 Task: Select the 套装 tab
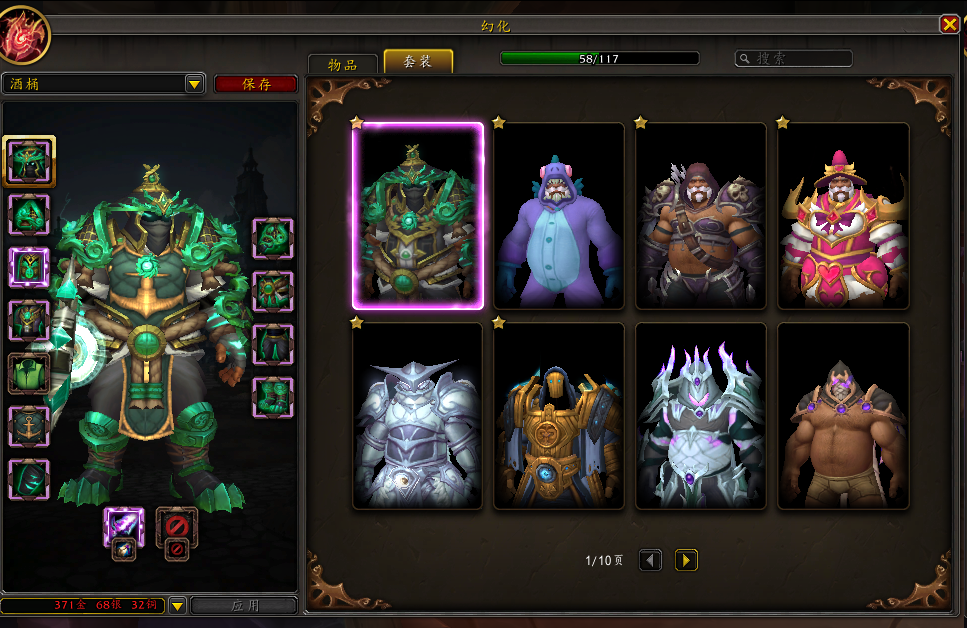(x=418, y=62)
